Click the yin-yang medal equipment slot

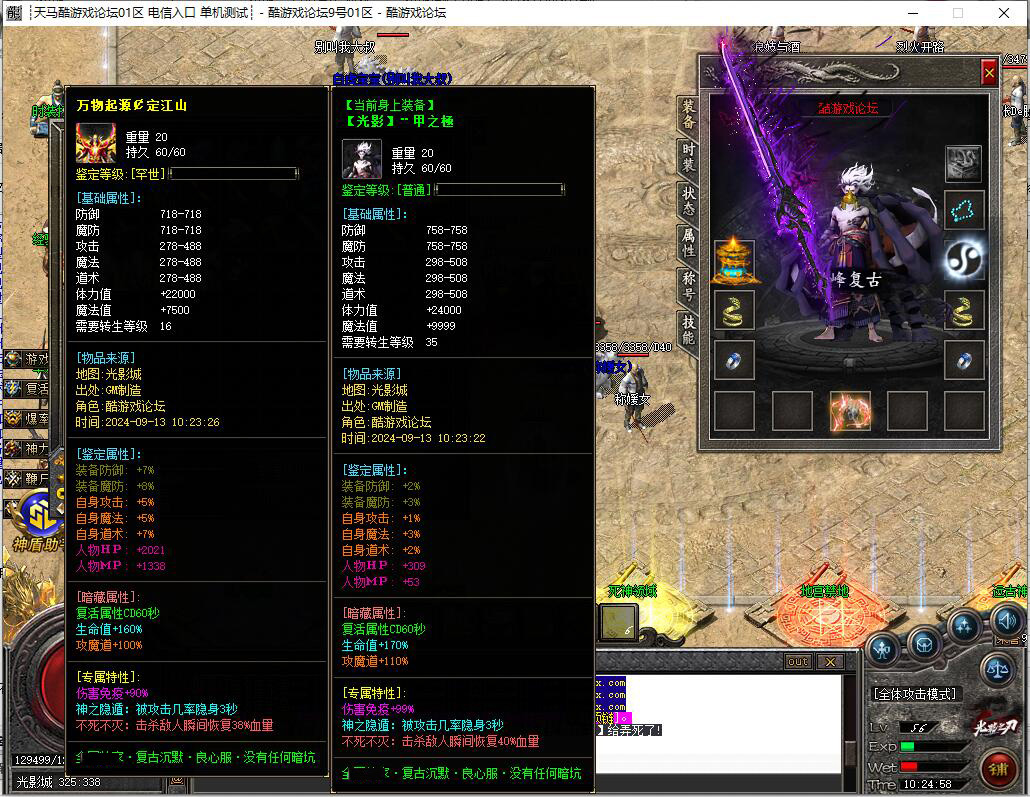pyautogui.click(x=964, y=260)
